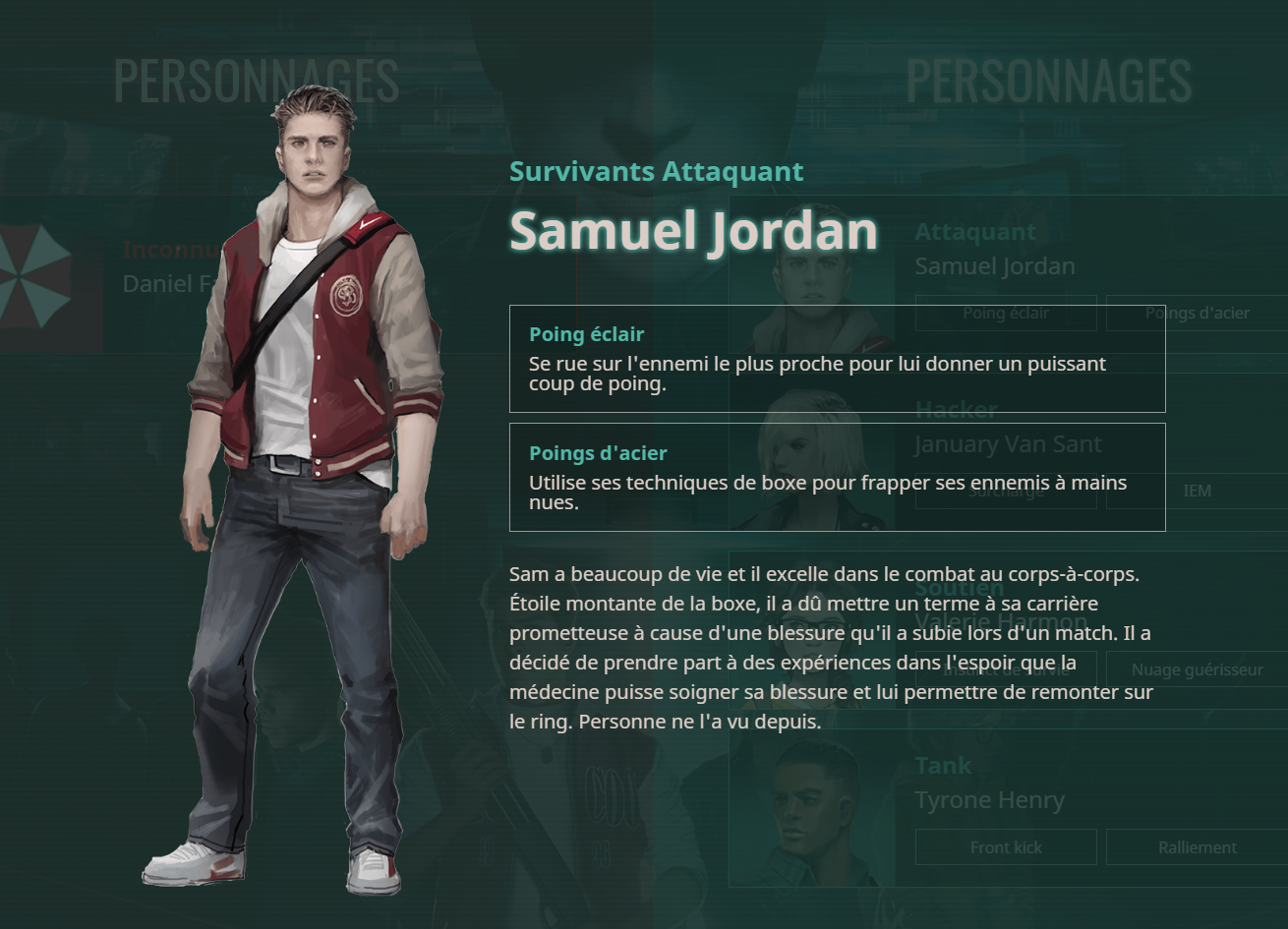
Task: Click the Ralliement ability button
Action: [x=1197, y=847]
